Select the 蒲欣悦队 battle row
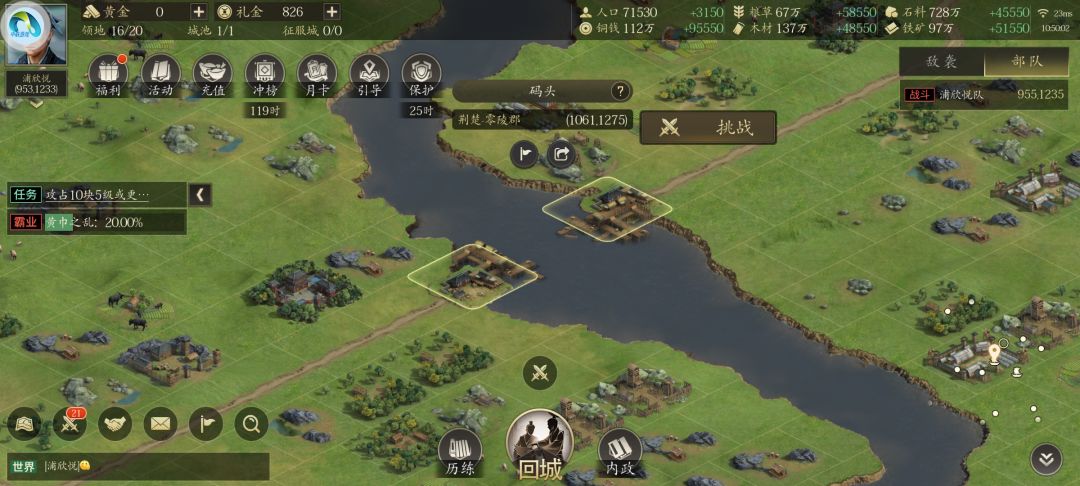Viewport: 1080px width, 486px height. tap(985, 94)
